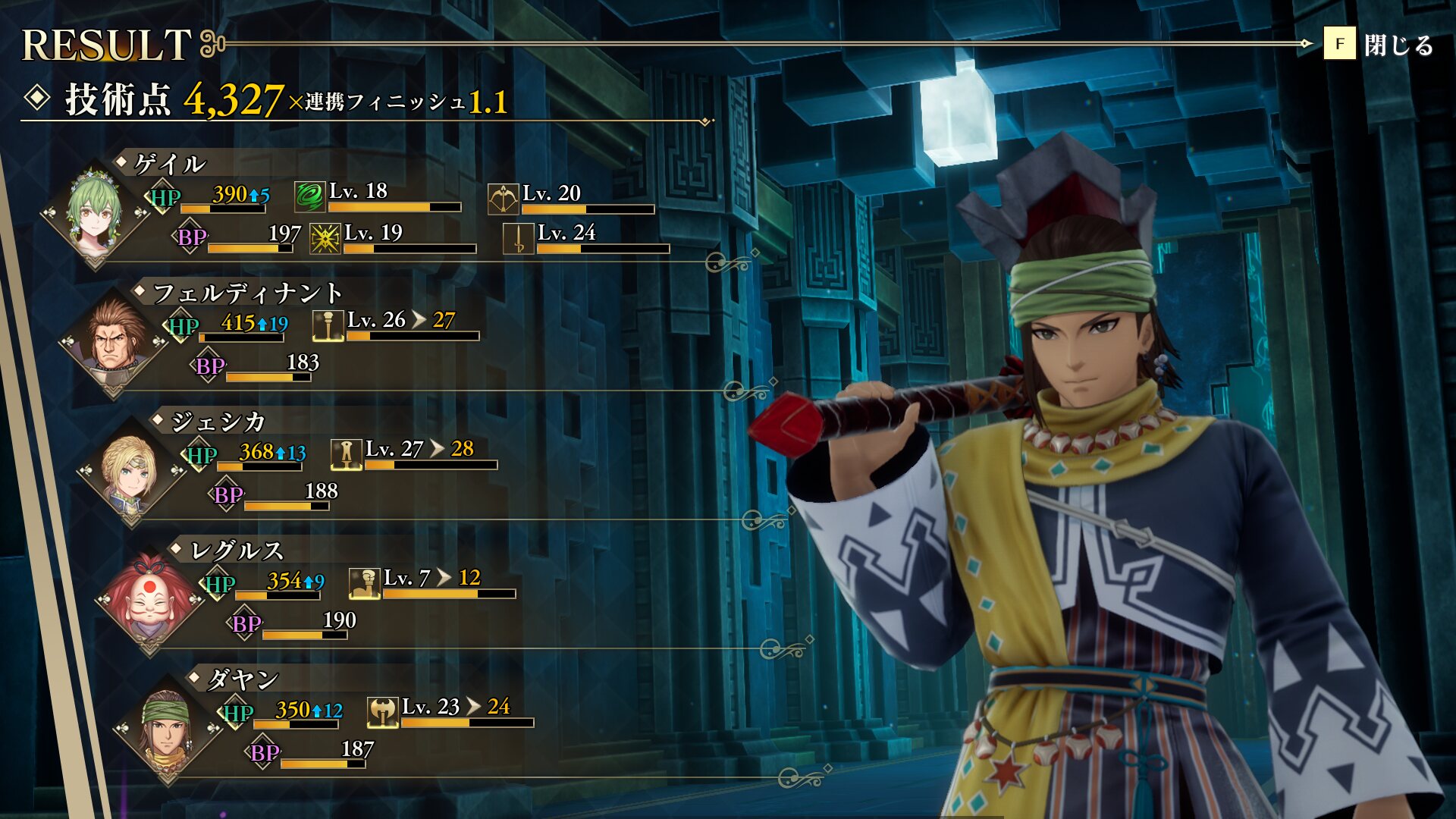
Task: Click ダヤン's axe Lv. 23 skill icon
Action: (382, 713)
